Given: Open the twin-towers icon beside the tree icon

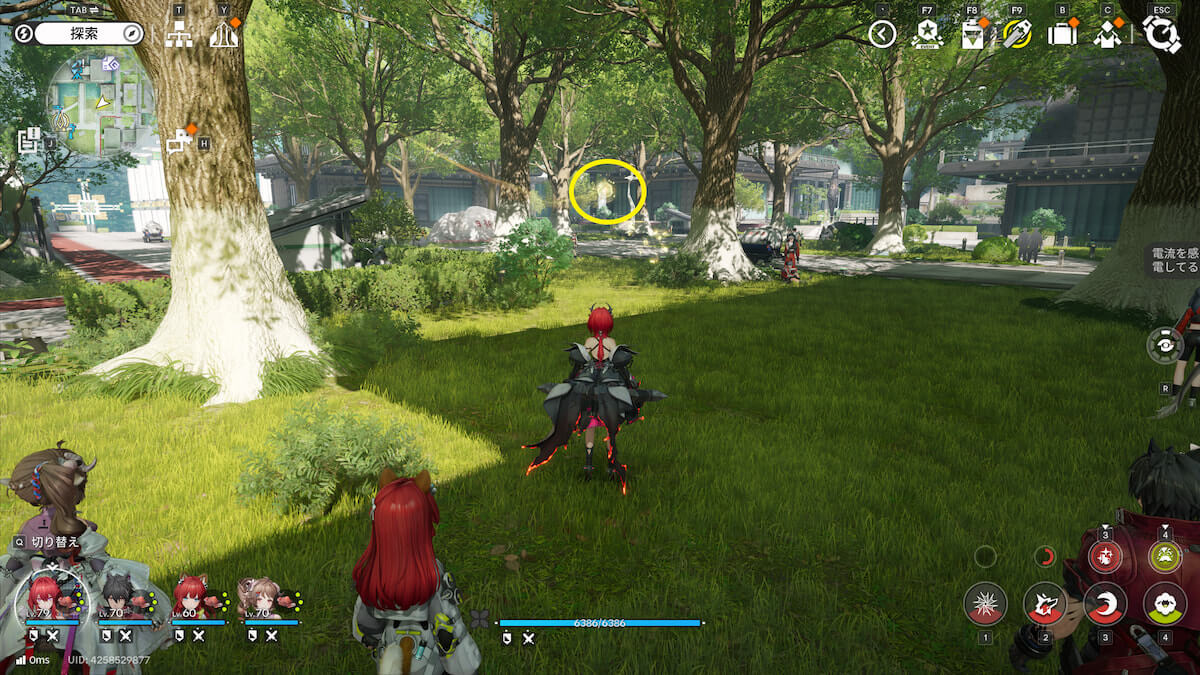Looking at the screenshot, I should (x=224, y=35).
